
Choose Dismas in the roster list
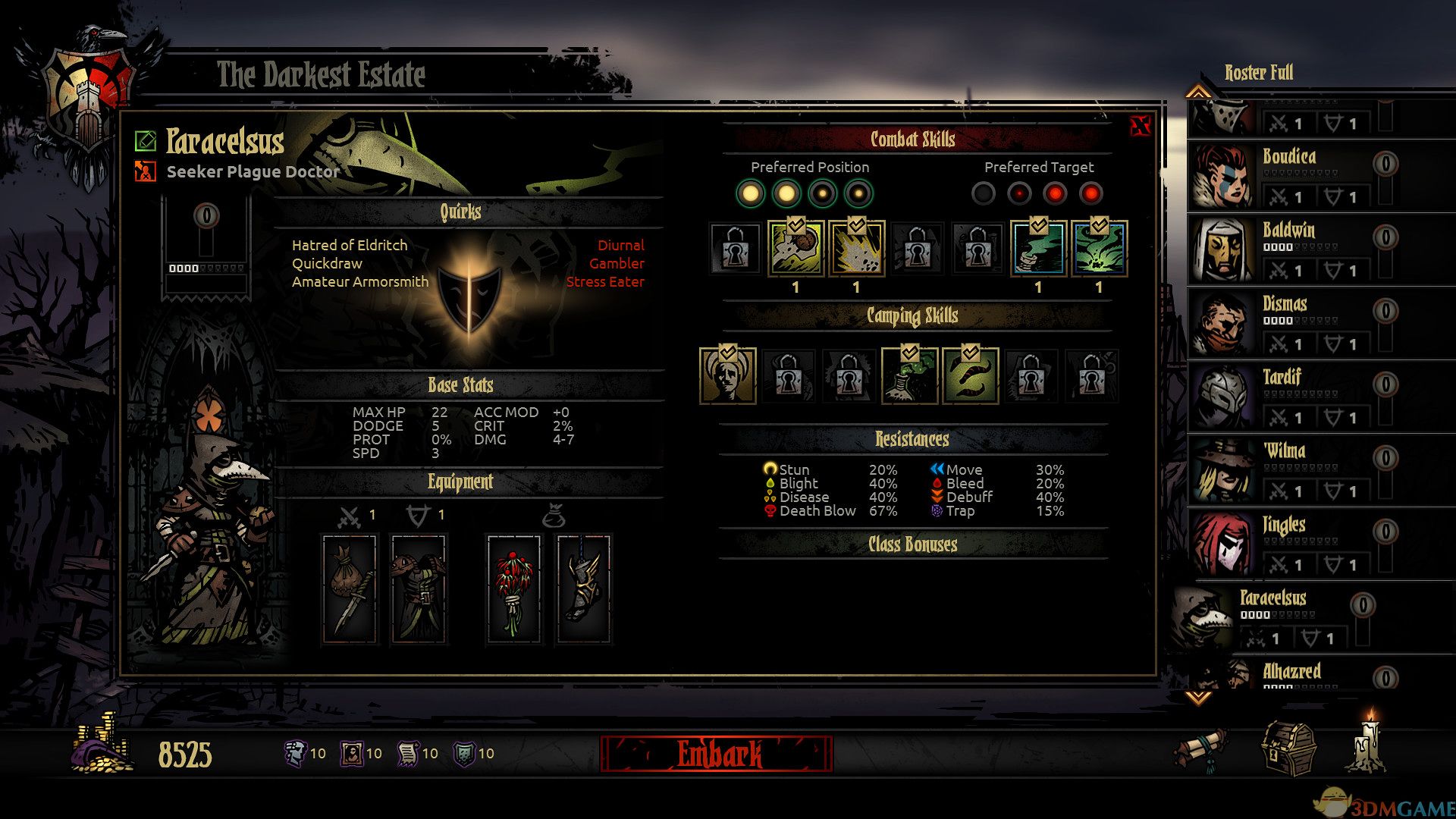1289,322
